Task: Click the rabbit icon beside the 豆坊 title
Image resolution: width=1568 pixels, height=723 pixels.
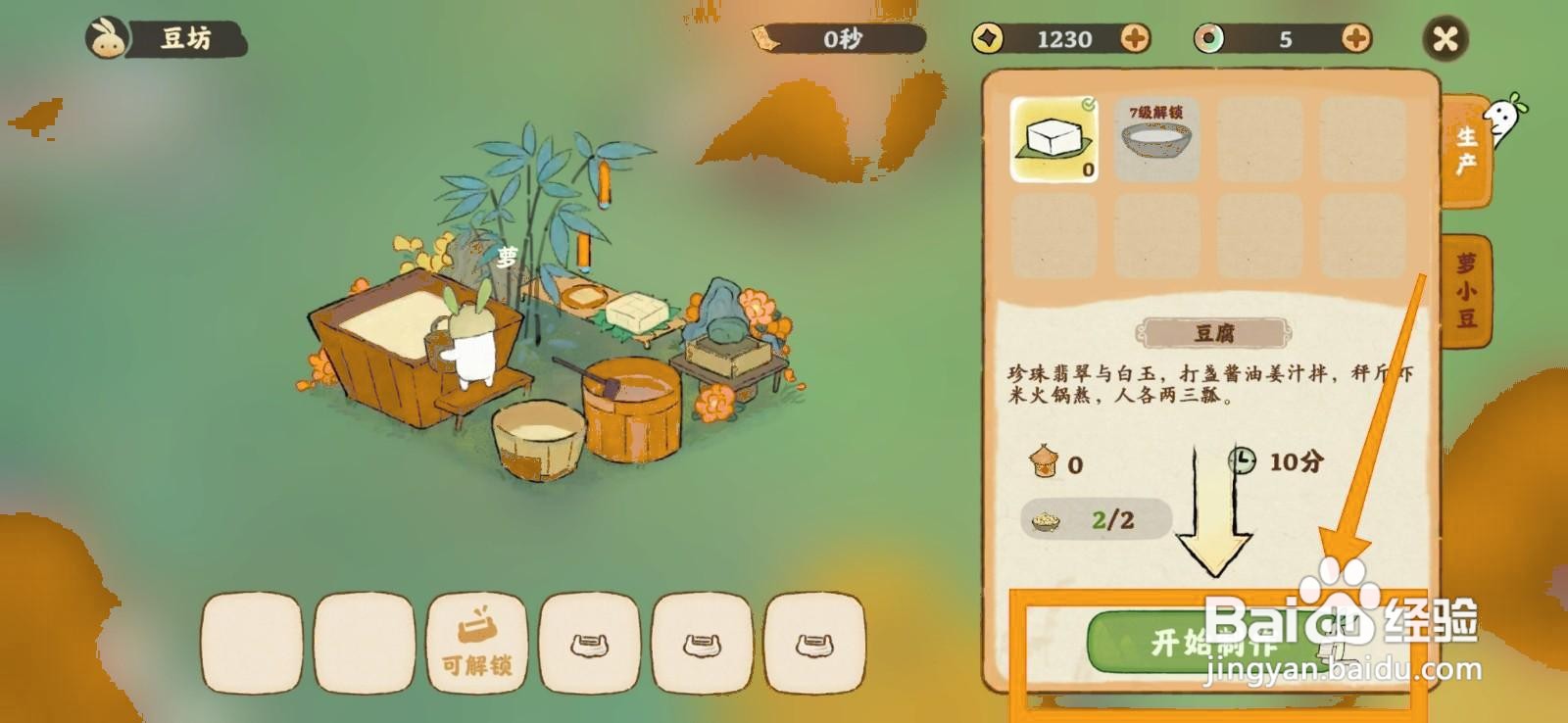Action: 108,37
